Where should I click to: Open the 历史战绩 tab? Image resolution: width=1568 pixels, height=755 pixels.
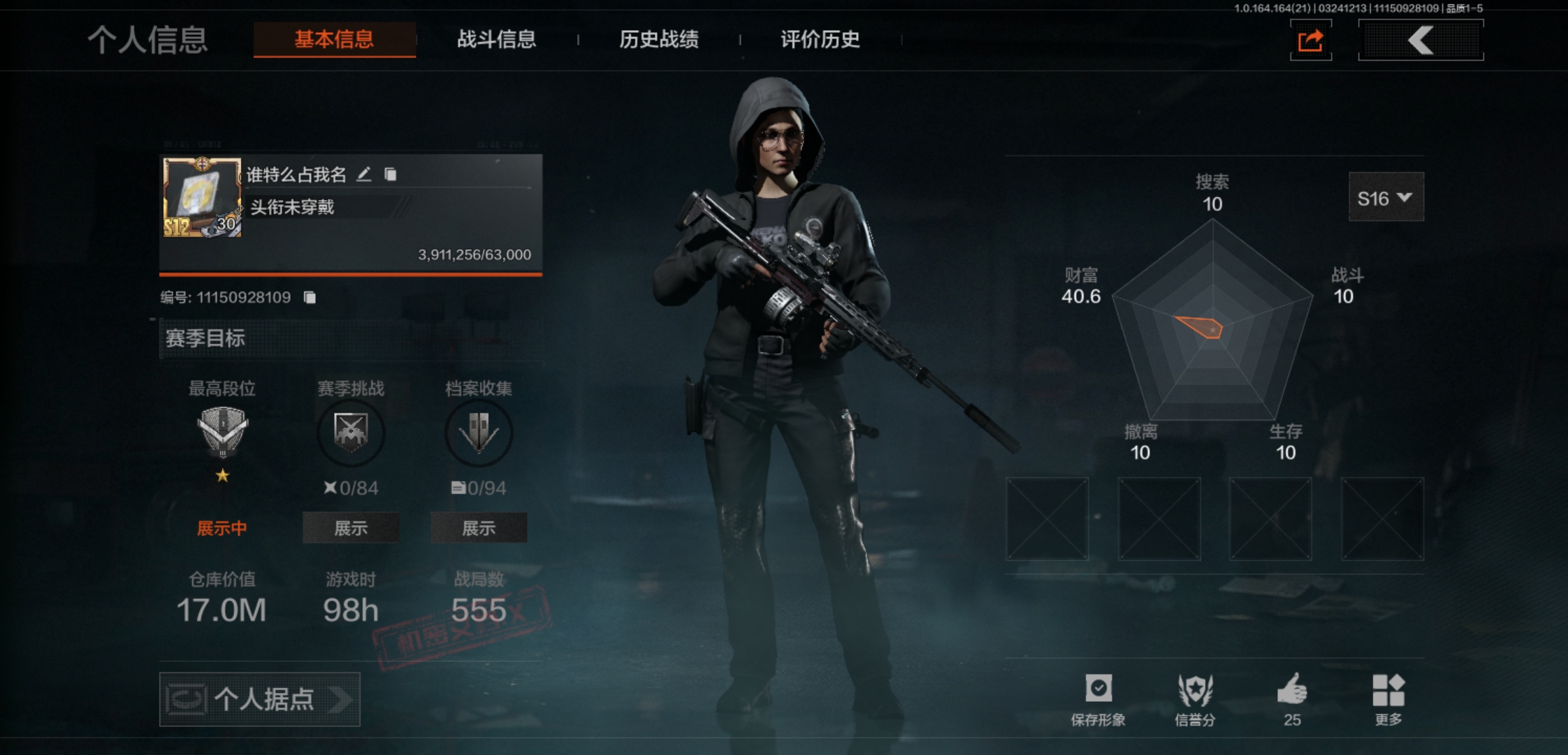click(x=658, y=39)
